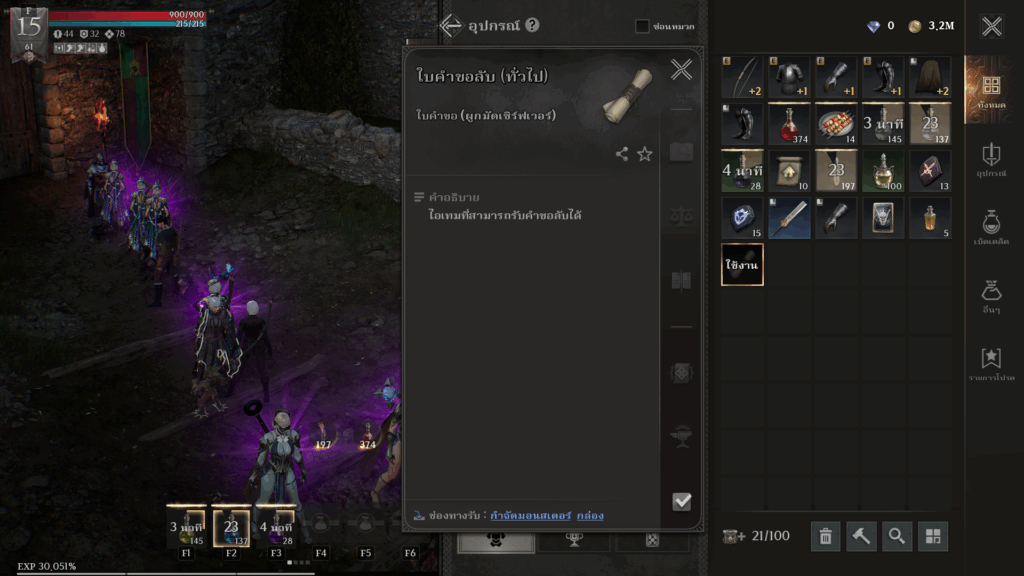Switch to the อุปกรณ์ equipment category tab
The width and height of the screenshot is (1024, 576).
(991, 159)
